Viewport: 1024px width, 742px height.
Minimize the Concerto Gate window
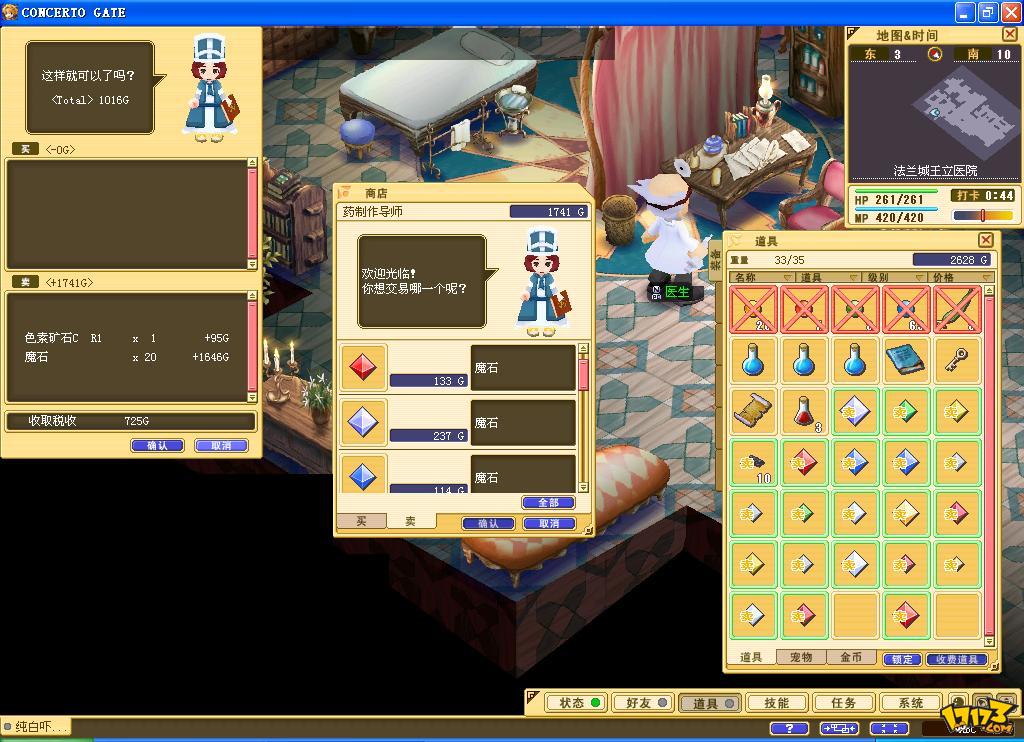(x=964, y=12)
